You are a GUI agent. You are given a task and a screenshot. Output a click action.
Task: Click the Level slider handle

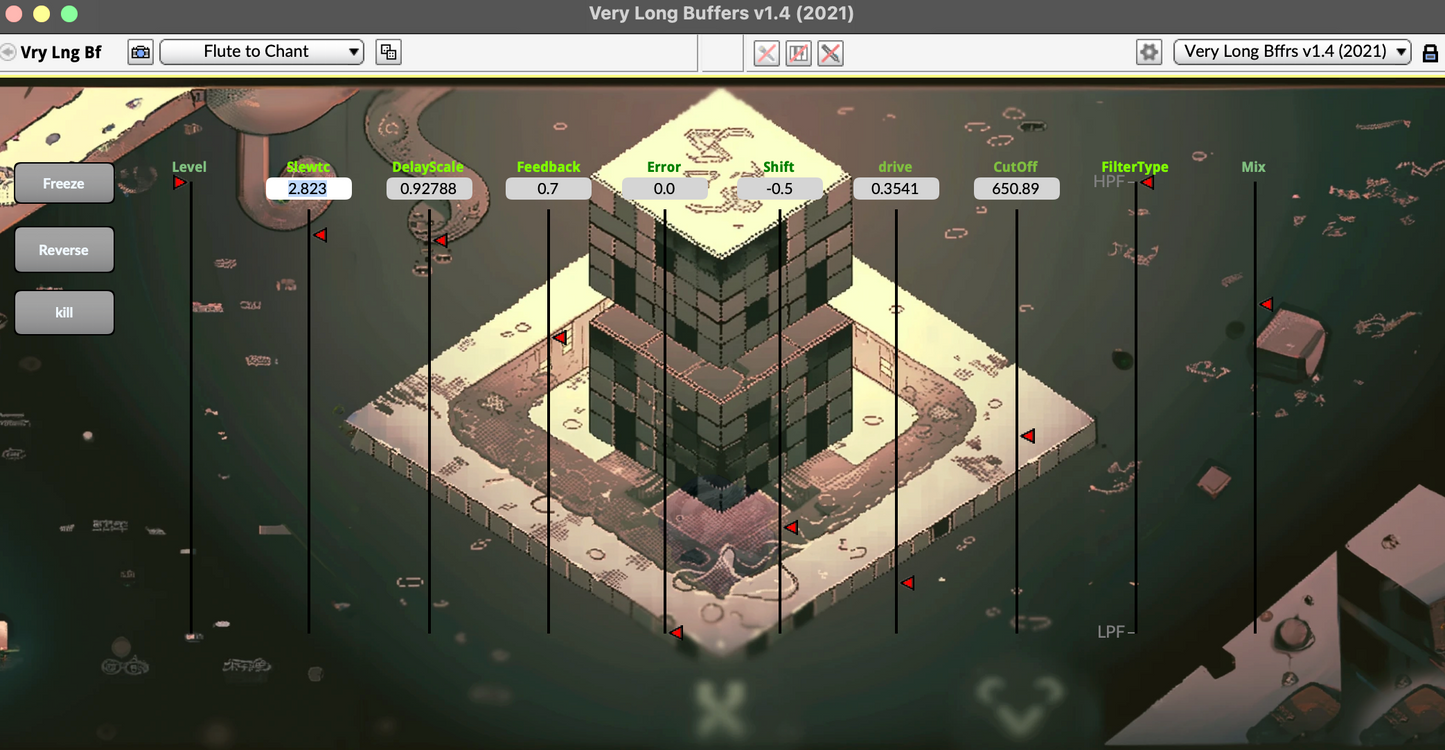(x=180, y=182)
